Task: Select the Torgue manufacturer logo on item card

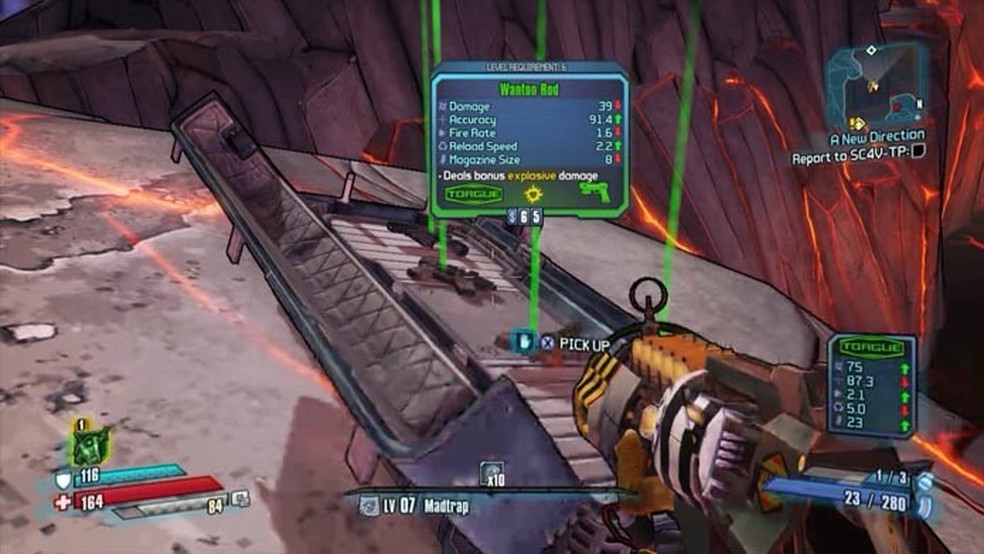Action: tap(472, 192)
